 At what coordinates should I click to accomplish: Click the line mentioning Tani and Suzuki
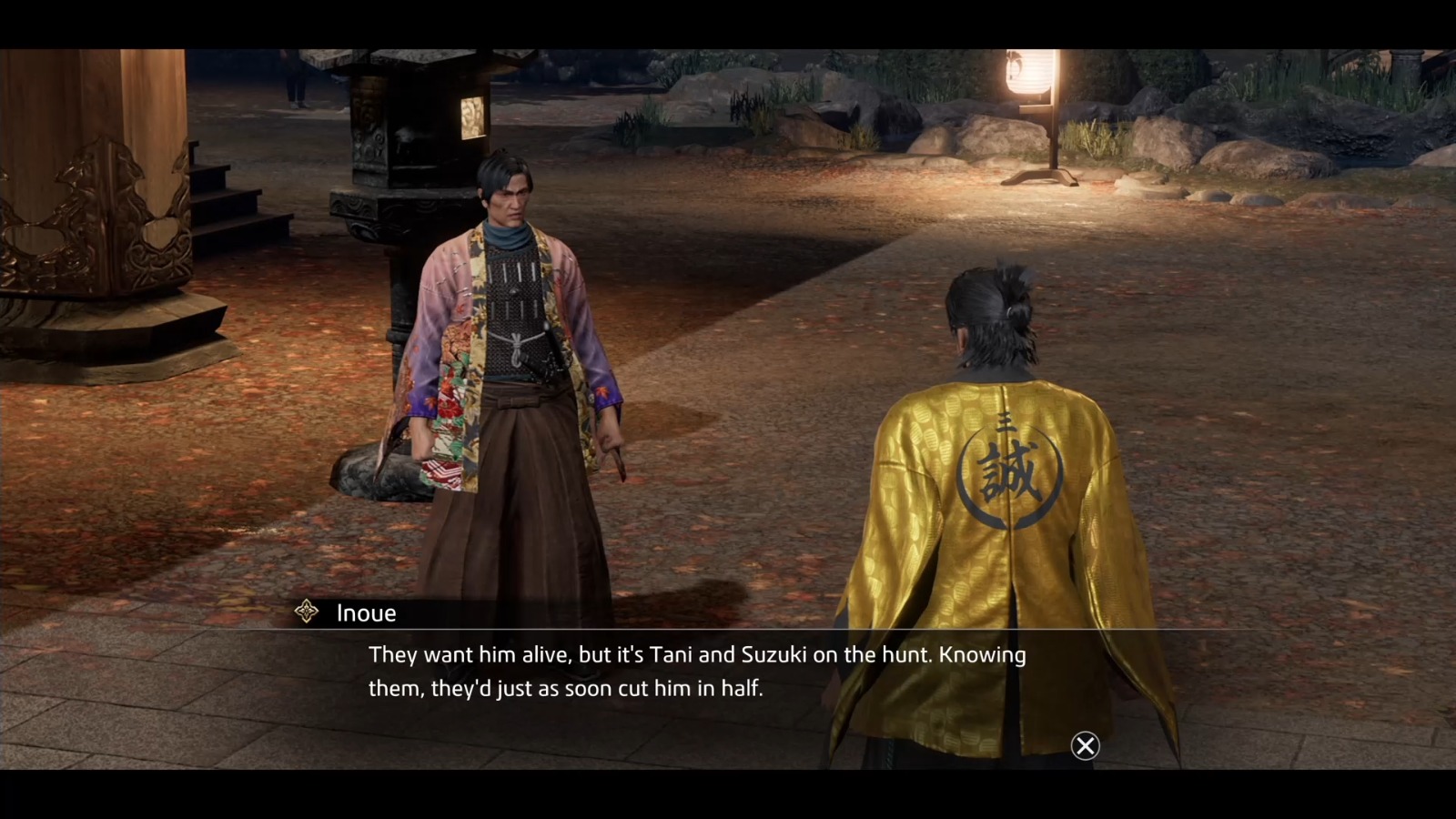tap(696, 654)
